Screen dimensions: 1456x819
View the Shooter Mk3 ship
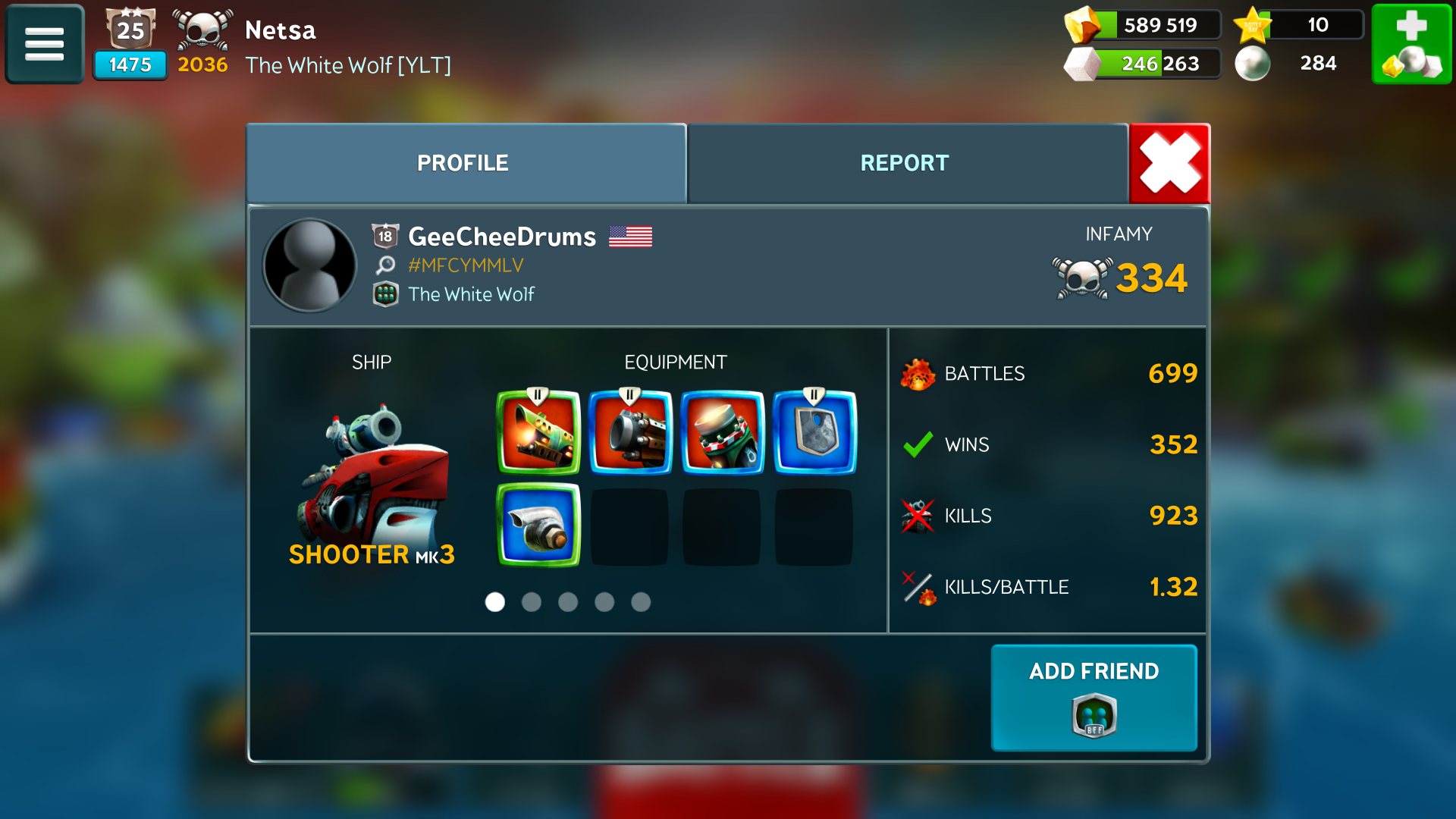(372, 478)
